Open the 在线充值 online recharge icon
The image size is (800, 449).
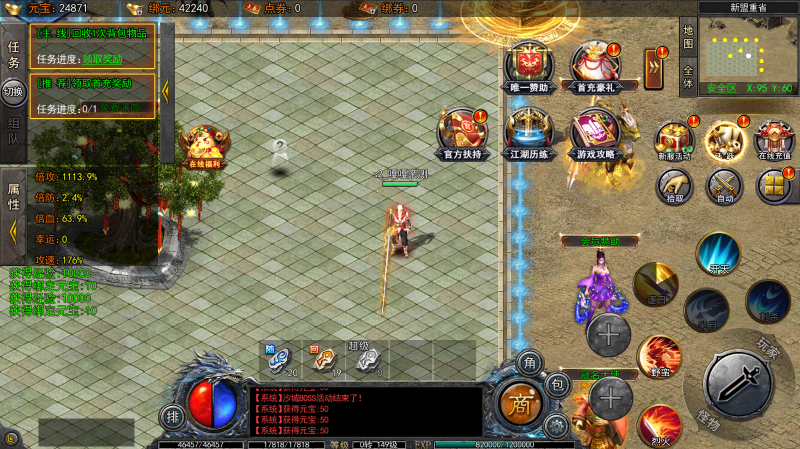774,141
